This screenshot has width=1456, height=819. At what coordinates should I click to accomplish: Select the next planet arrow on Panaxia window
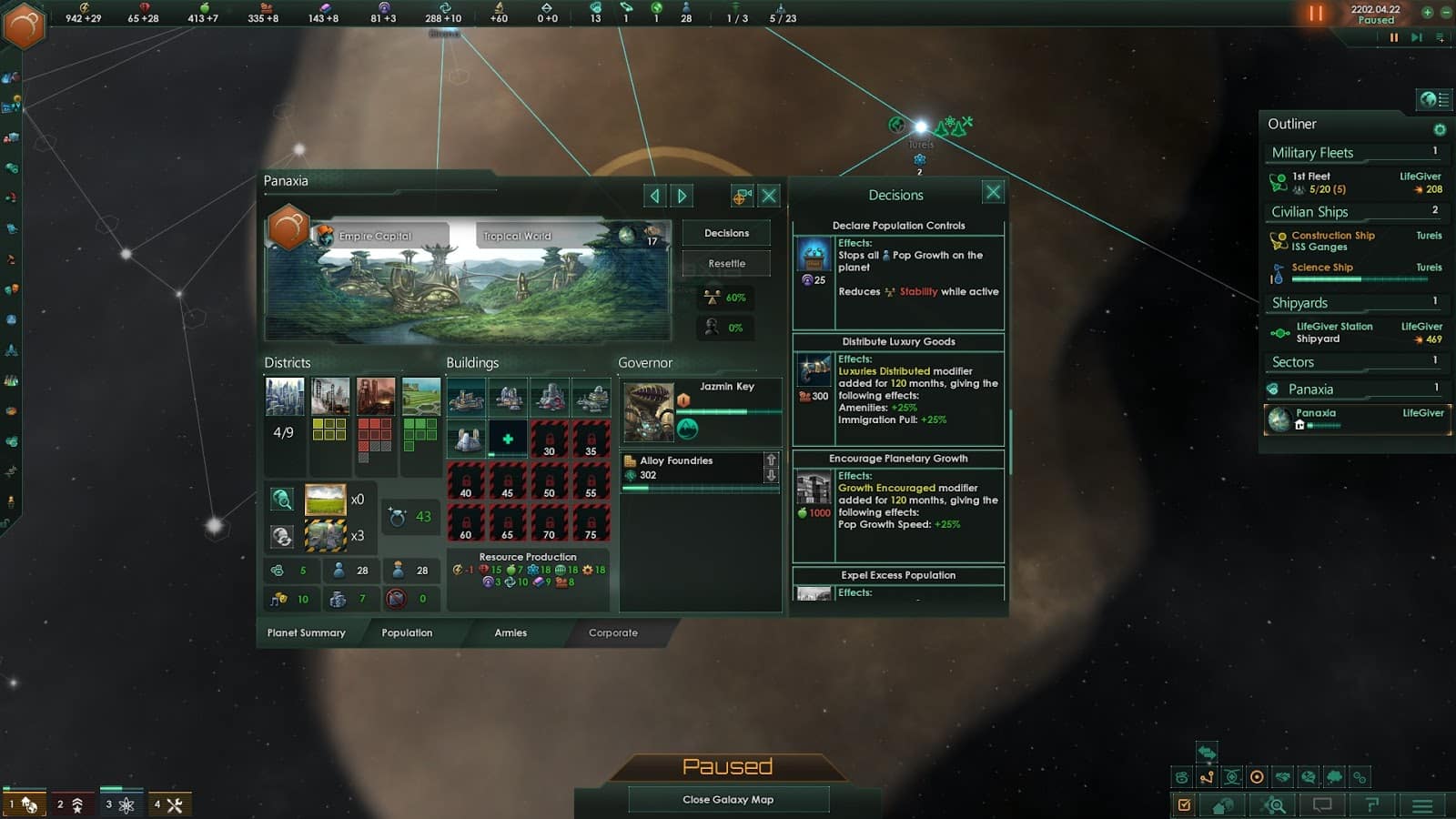tap(682, 195)
